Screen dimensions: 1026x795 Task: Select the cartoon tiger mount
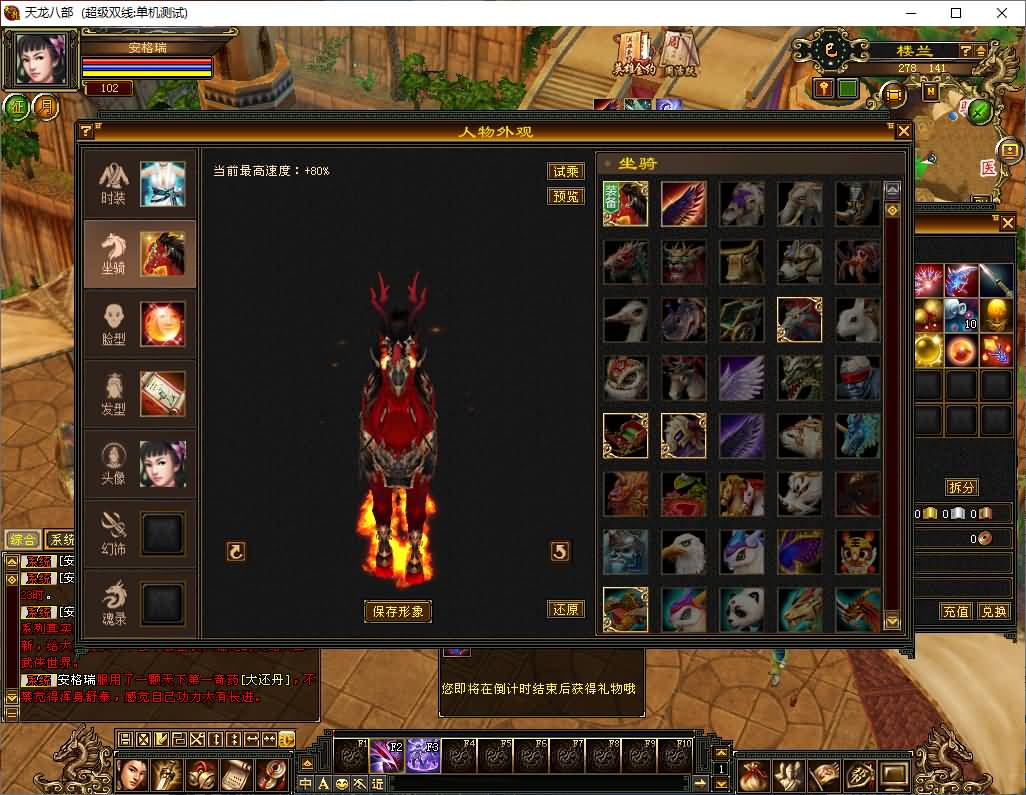click(858, 552)
